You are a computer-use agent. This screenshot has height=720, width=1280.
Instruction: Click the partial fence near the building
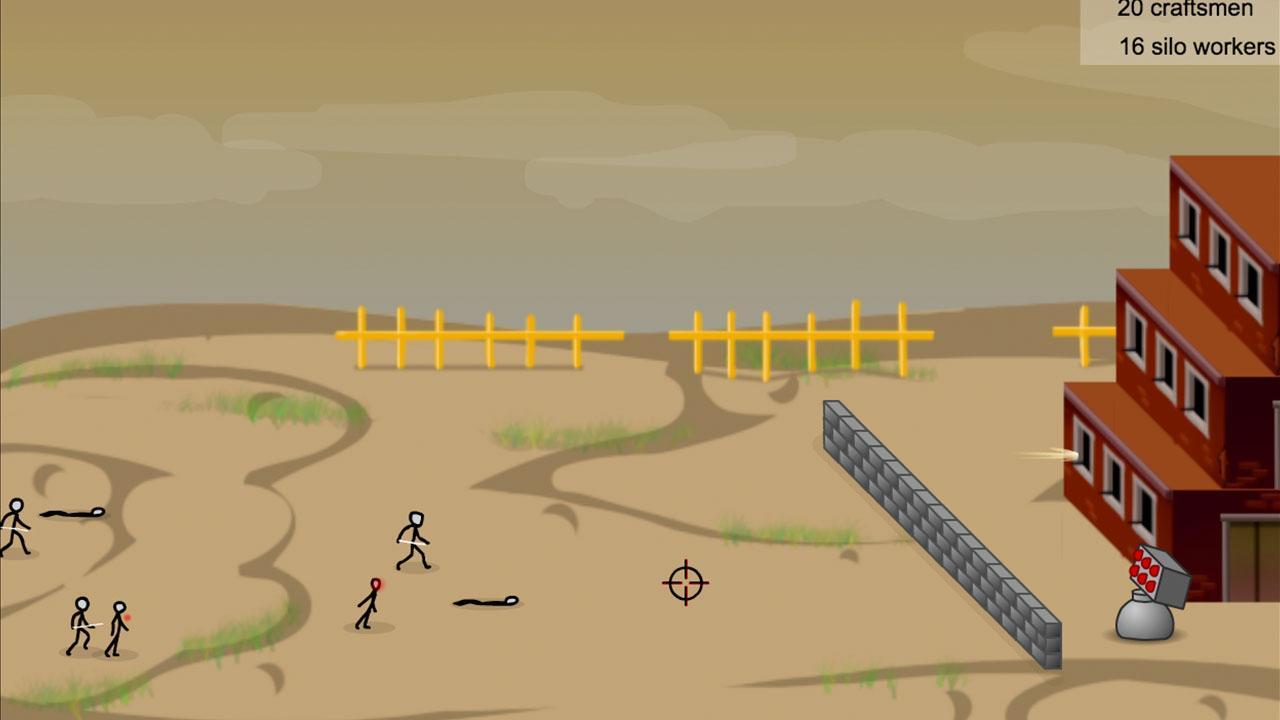coord(1083,330)
